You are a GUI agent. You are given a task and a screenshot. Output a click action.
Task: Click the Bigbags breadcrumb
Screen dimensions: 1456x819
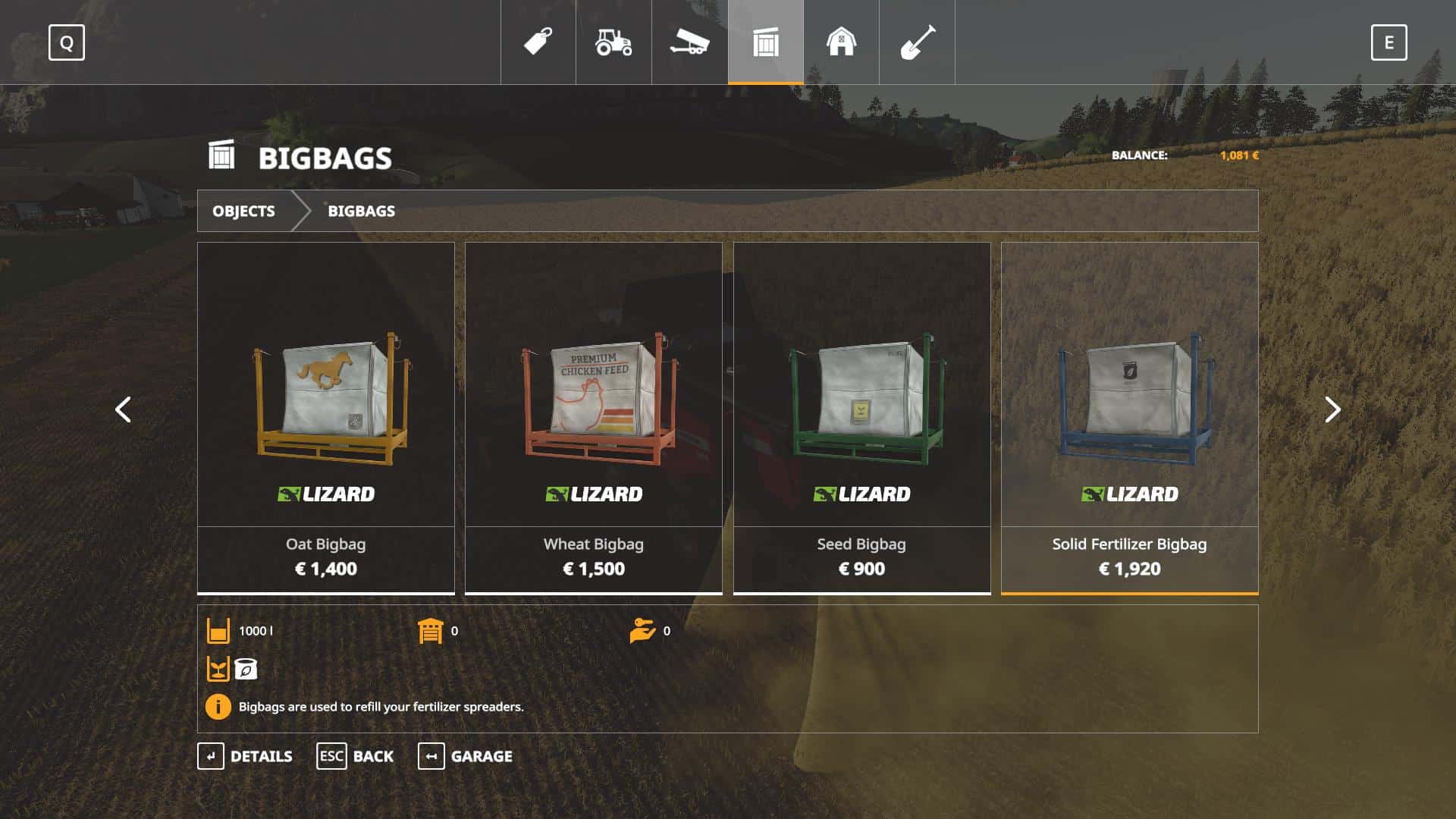(x=361, y=211)
